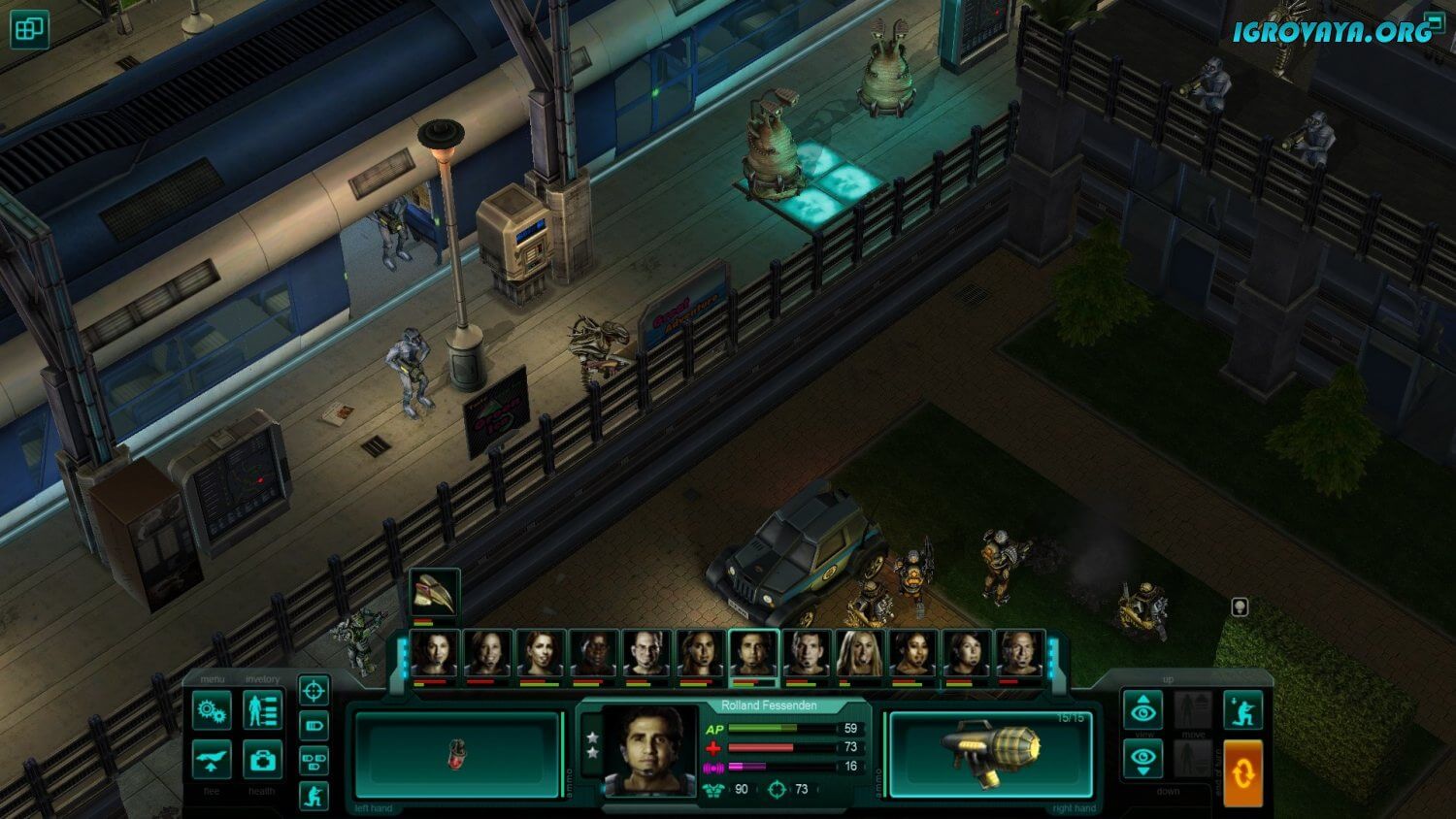Activate the crosshair aimed shot mode

point(314,691)
